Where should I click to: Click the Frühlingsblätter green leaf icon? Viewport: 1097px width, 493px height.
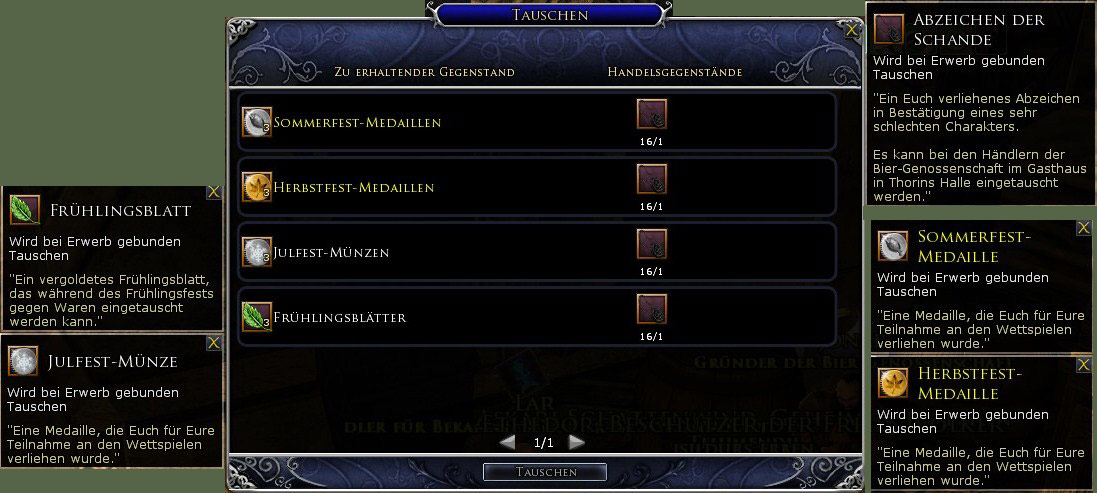[x=257, y=317]
